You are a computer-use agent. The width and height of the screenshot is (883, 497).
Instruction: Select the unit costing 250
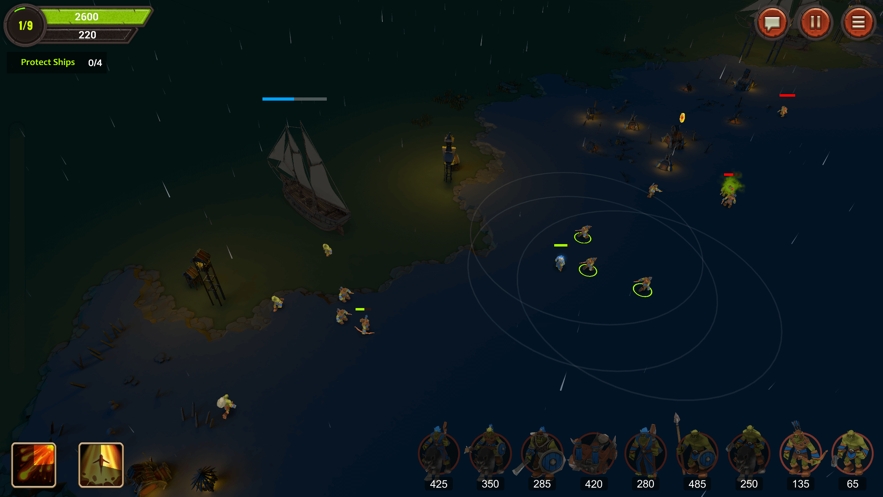tap(749, 454)
